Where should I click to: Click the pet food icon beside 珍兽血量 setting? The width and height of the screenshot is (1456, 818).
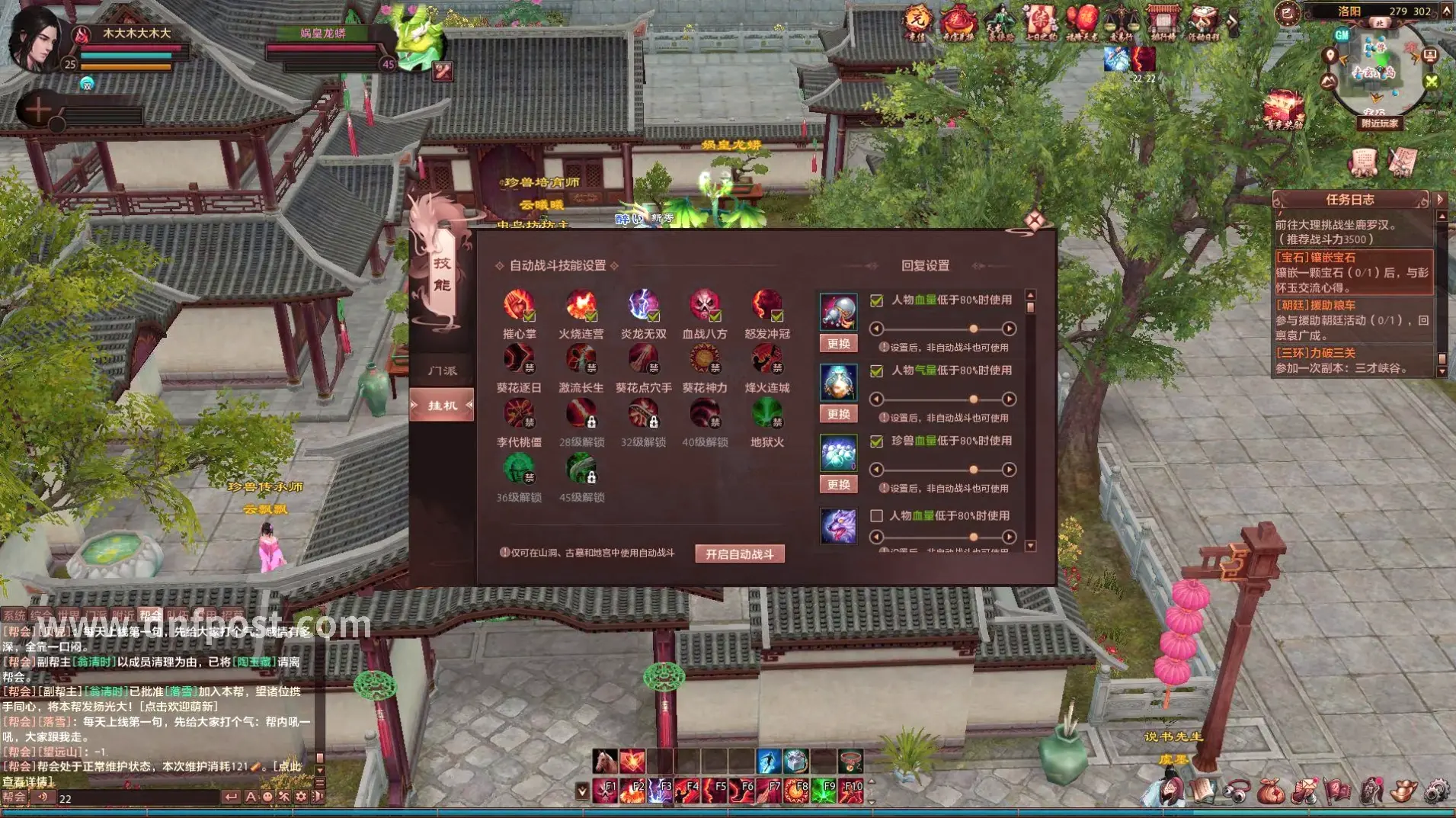pyautogui.click(x=838, y=453)
